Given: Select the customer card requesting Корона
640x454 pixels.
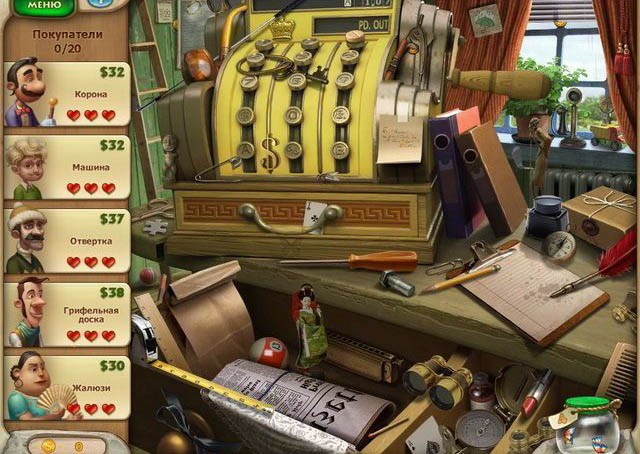Looking at the screenshot, I should point(68,94).
